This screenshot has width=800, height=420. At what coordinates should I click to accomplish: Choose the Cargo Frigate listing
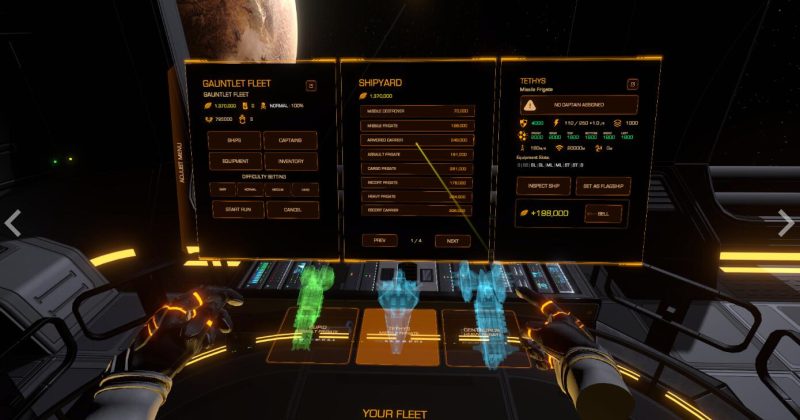[417, 169]
